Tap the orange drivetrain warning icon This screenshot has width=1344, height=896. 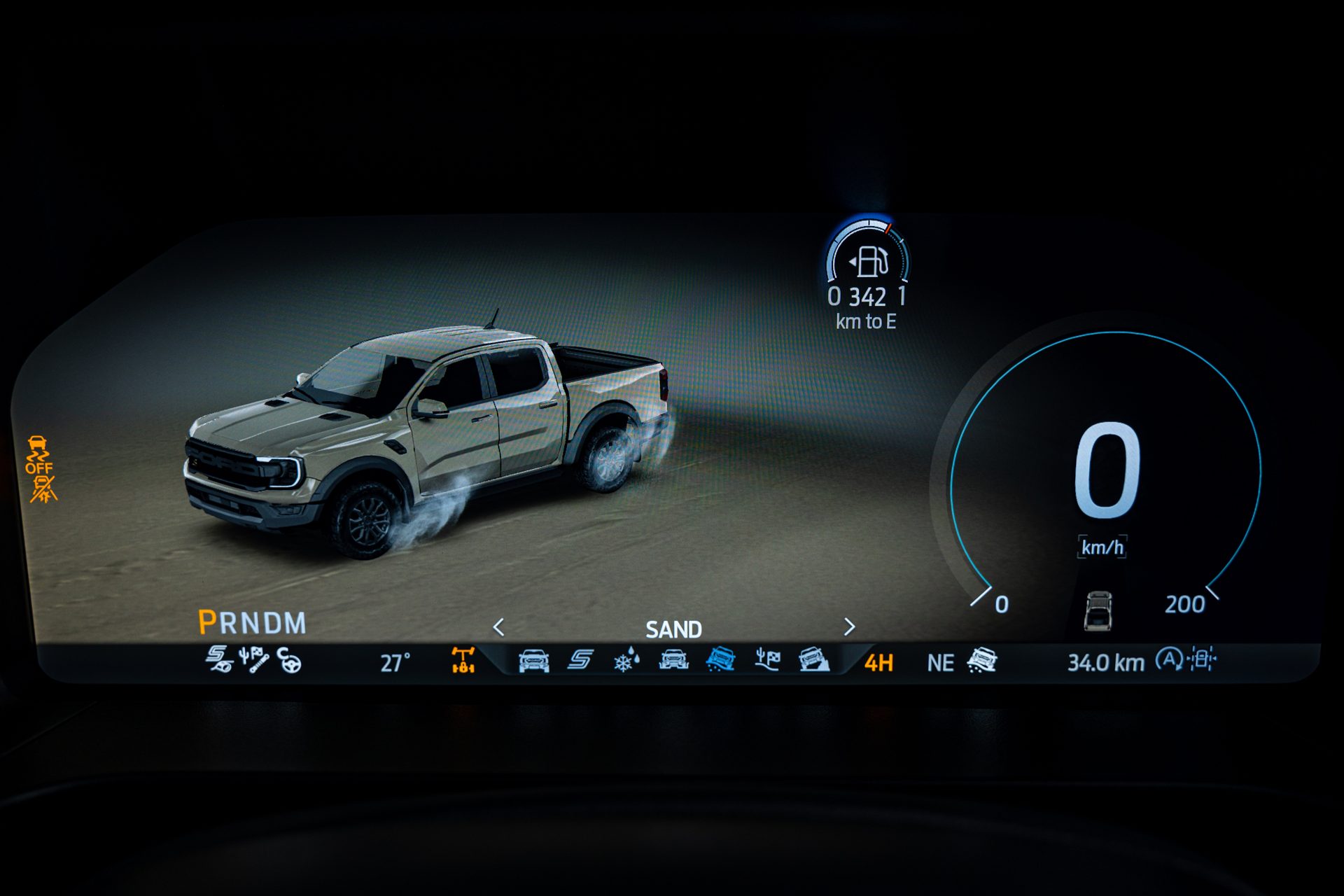click(x=462, y=660)
